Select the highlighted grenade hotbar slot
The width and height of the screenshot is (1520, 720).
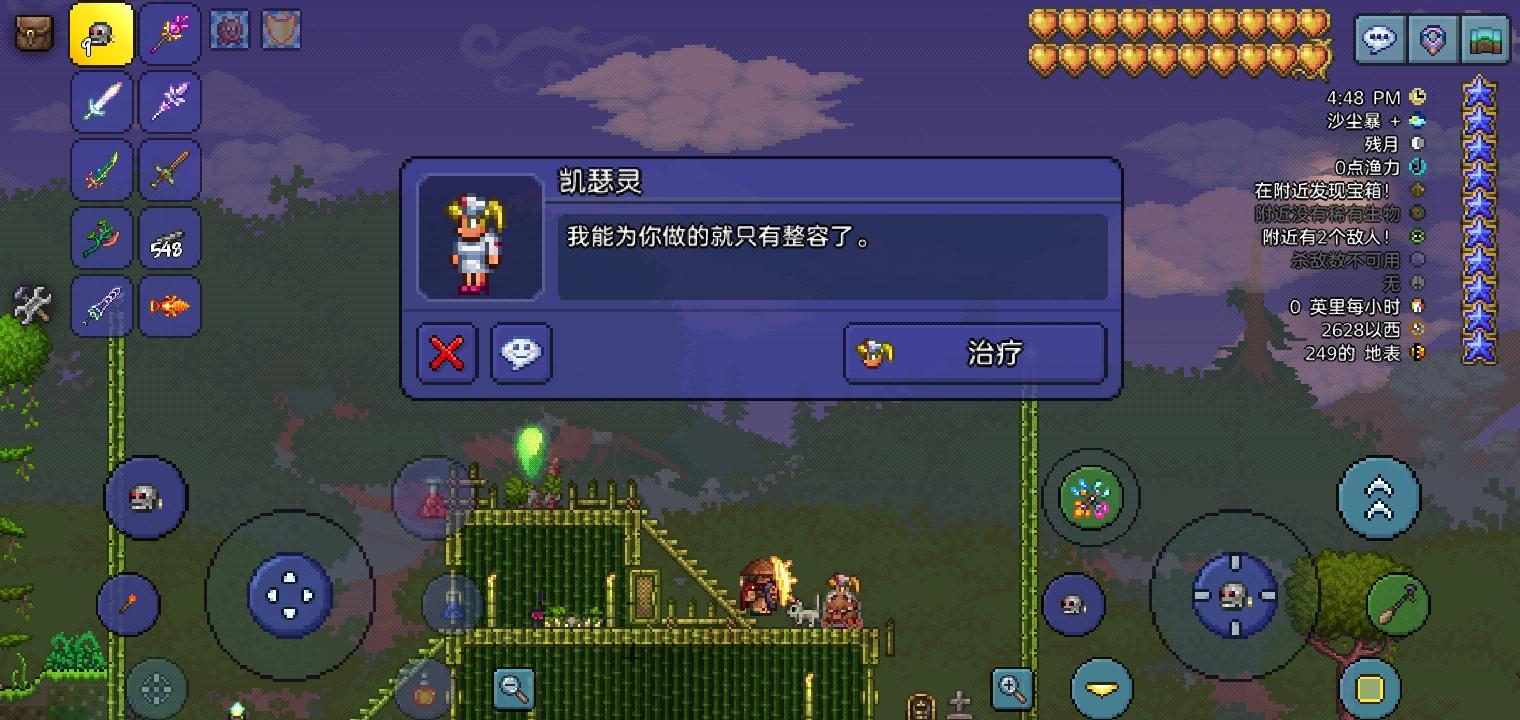pyautogui.click(x=101, y=33)
